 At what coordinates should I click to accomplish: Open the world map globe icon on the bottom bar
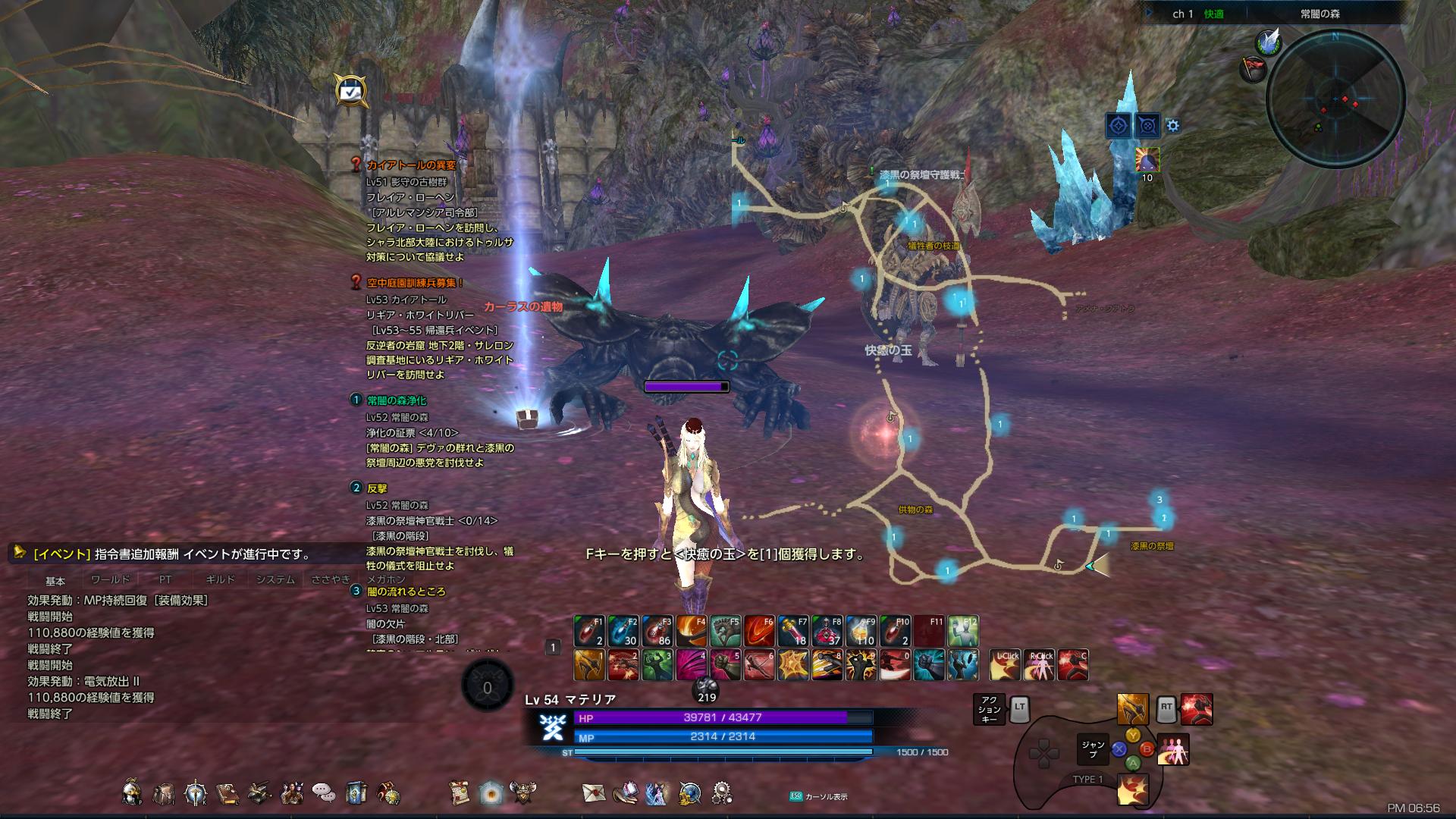click(691, 792)
